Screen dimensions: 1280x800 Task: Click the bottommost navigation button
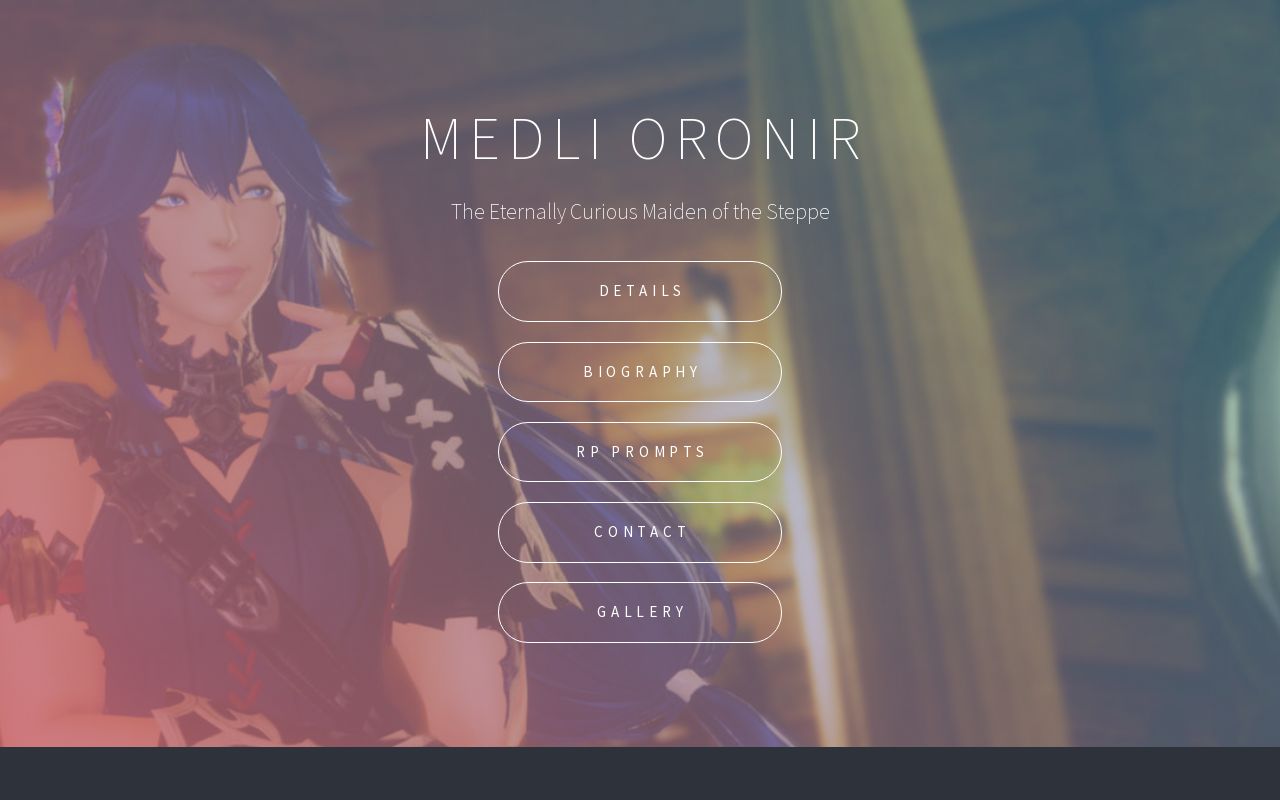click(x=640, y=612)
